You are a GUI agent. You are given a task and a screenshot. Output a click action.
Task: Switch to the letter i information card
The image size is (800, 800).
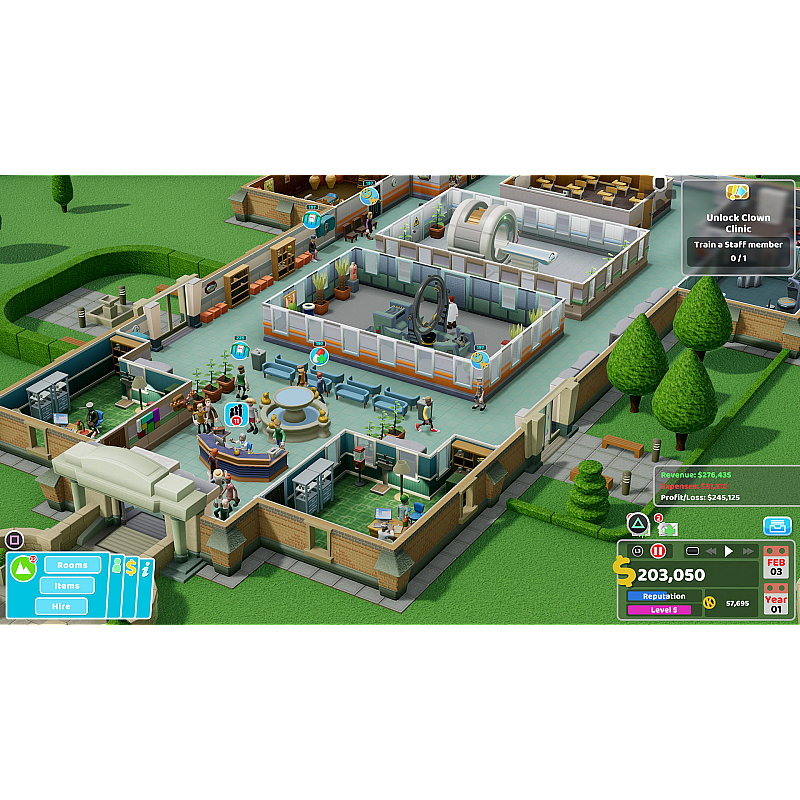(x=146, y=569)
